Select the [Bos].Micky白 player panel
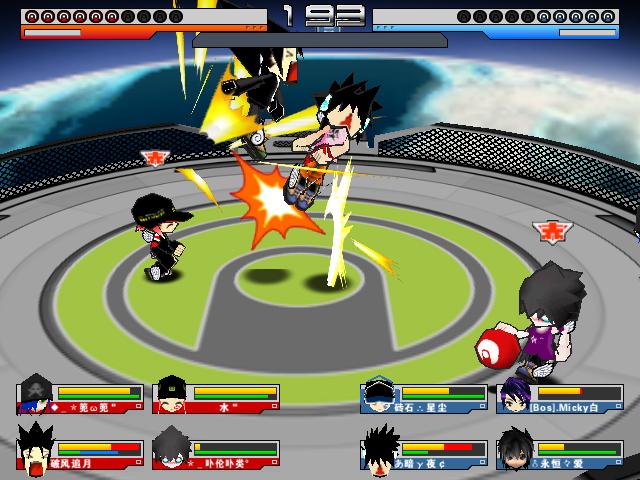The image size is (640, 480). (559, 398)
